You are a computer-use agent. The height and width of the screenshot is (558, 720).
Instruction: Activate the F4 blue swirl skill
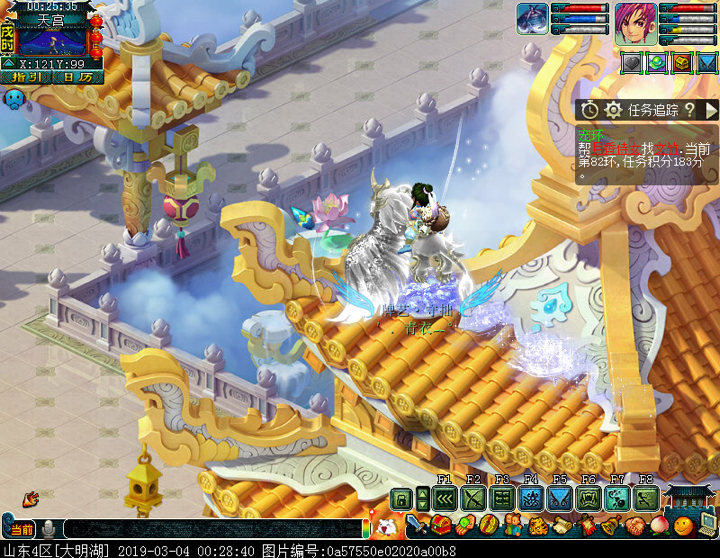tap(531, 498)
